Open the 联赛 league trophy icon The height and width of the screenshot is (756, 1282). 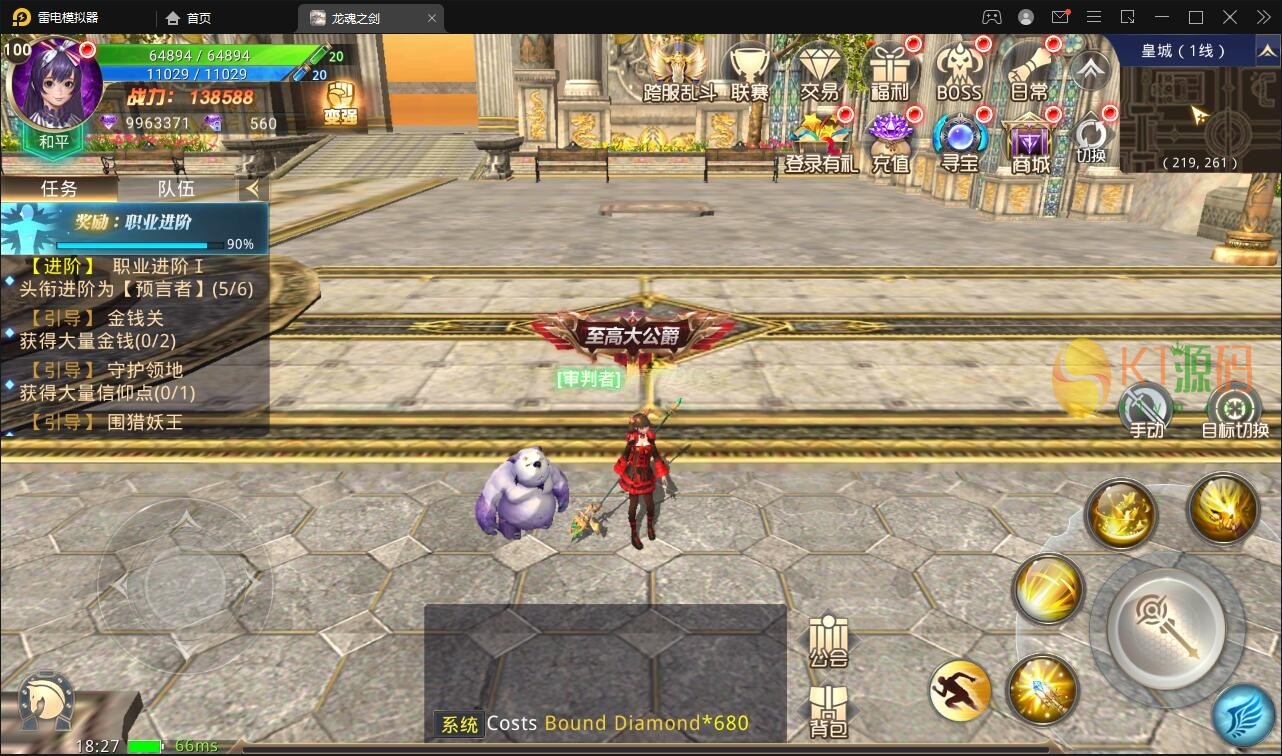[x=749, y=70]
